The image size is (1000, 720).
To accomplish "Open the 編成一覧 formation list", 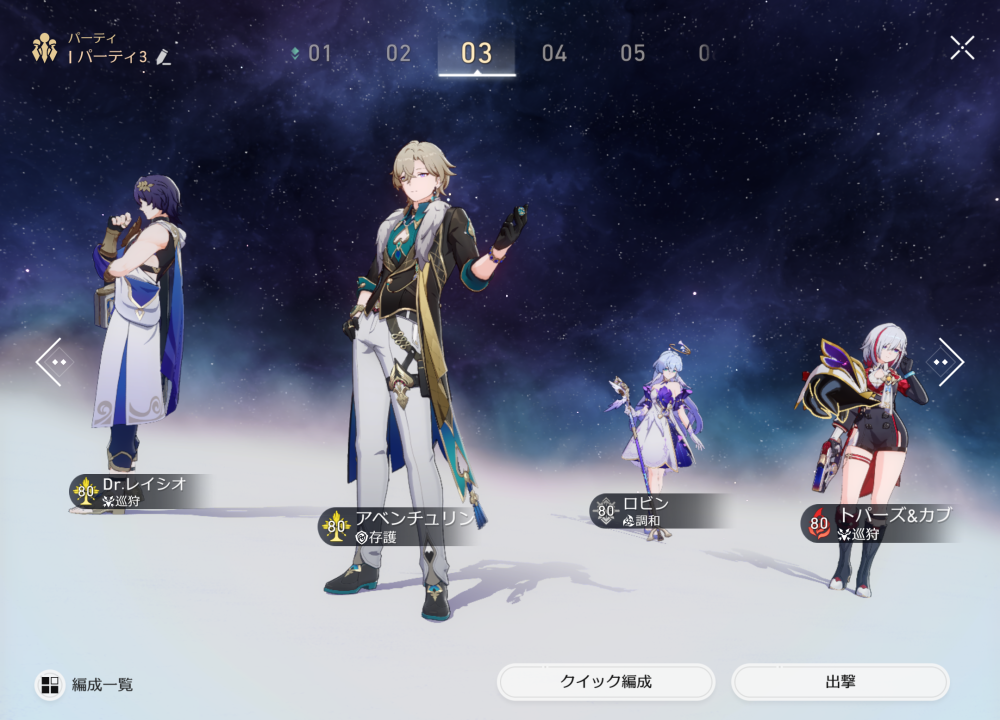I will pos(86,685).
